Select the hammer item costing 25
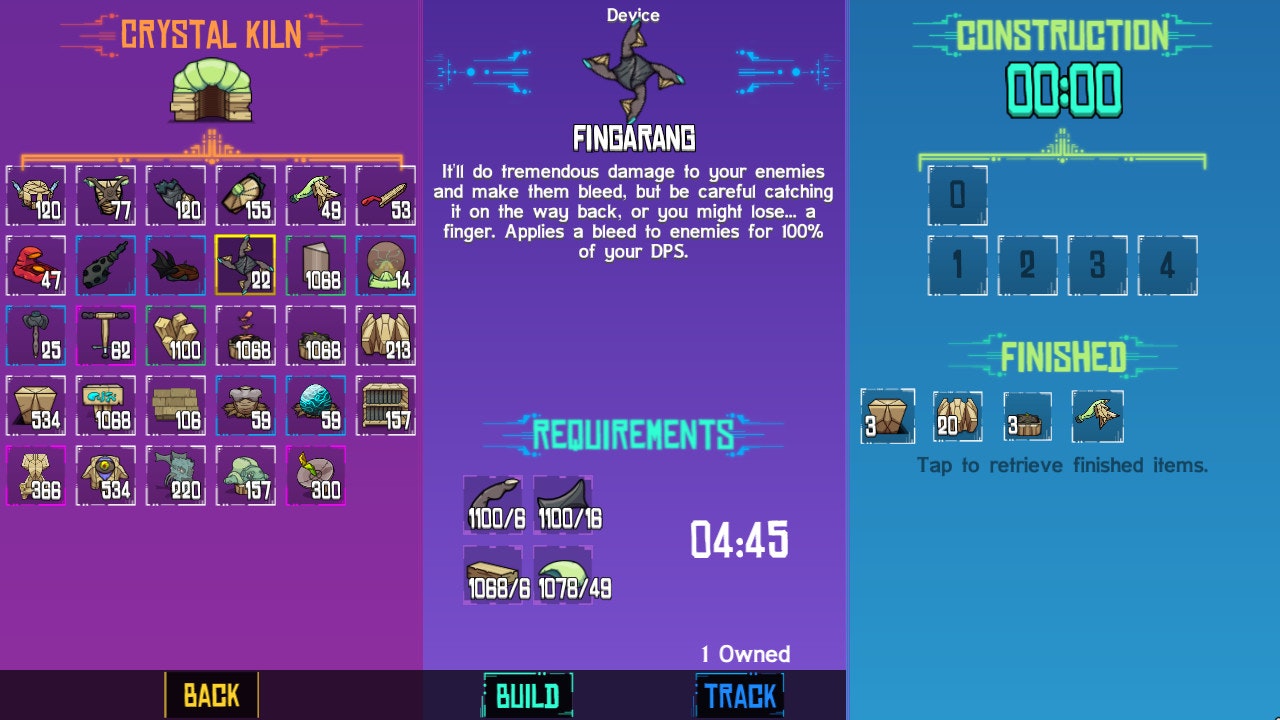Image resolution: width=1280 pixels, height=720 pixels. (x=37, y=335)
